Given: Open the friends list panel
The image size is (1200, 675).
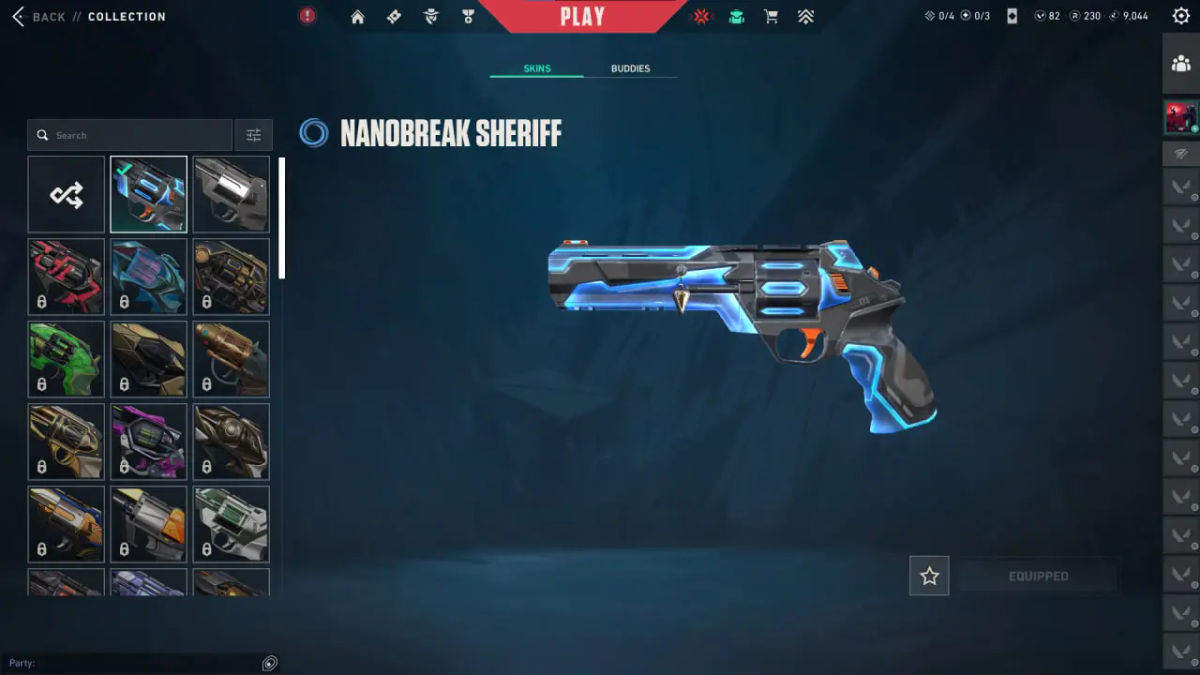Looking at the screenshot, I should point(1181,64).
